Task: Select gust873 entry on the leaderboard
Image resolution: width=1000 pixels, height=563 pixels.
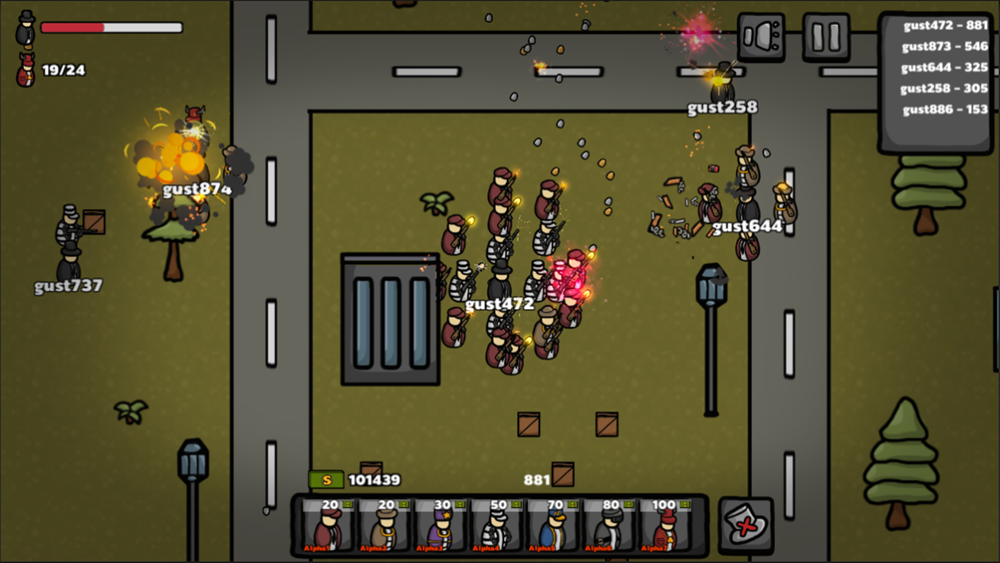Action: point(944,46)
